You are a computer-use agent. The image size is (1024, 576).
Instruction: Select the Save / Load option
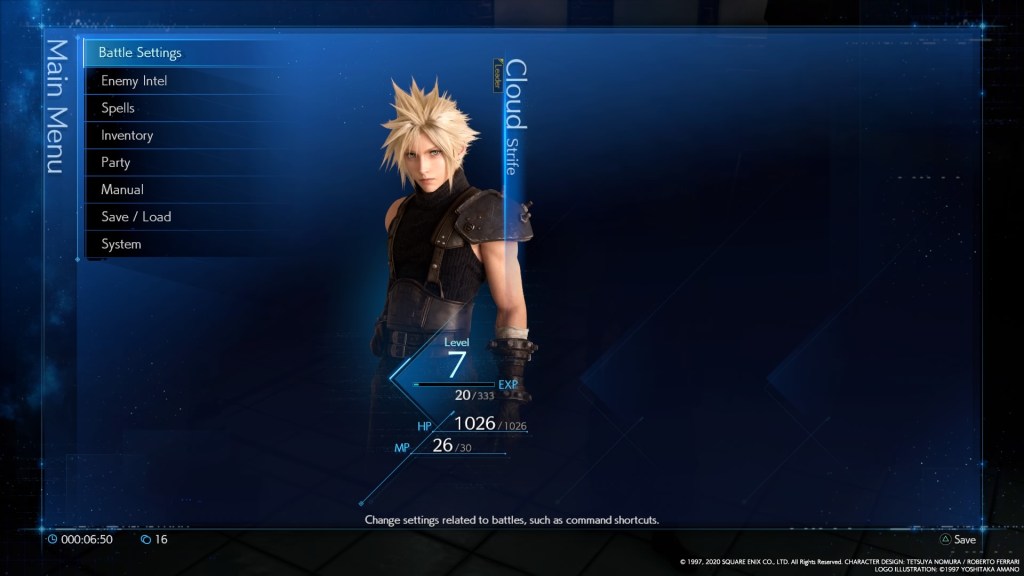coord(136,217)
